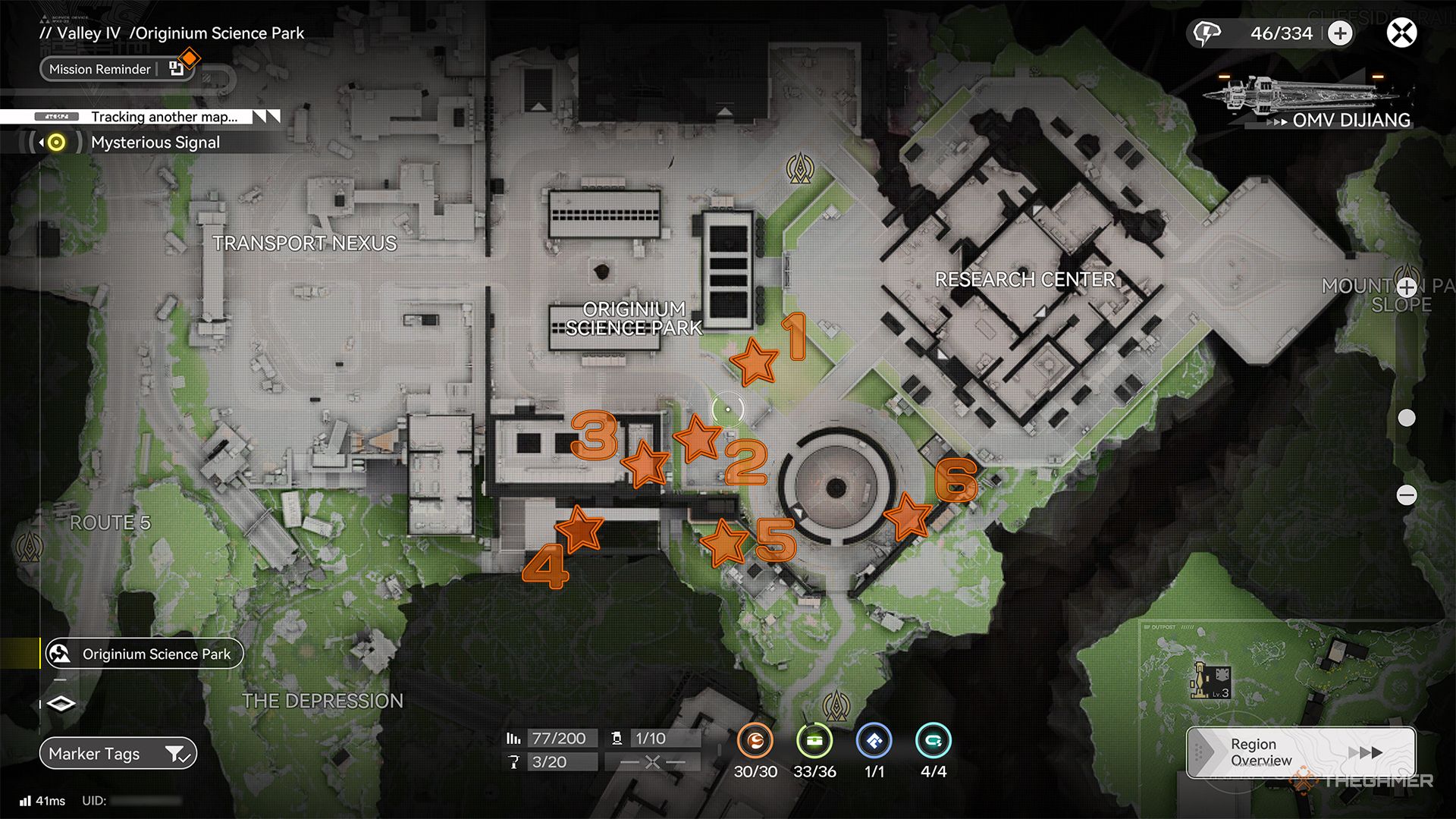The image size is (1456, 819).
Task: Close the map with the X button
Action: pos(1401,33)
